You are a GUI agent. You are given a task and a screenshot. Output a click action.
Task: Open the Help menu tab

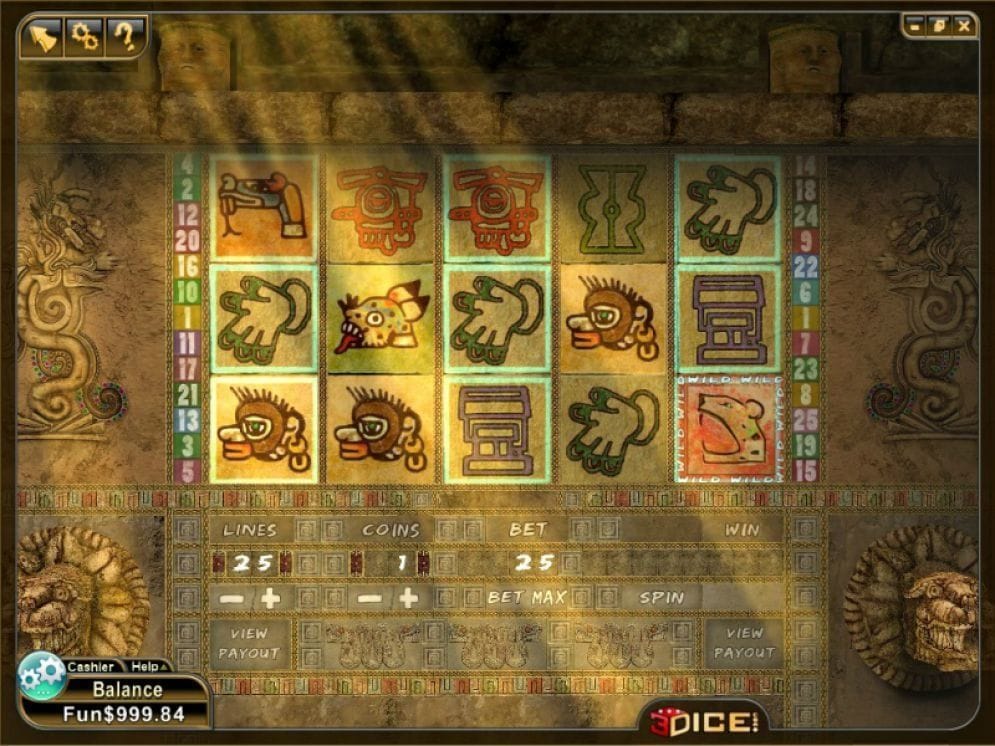pos(147,667)
